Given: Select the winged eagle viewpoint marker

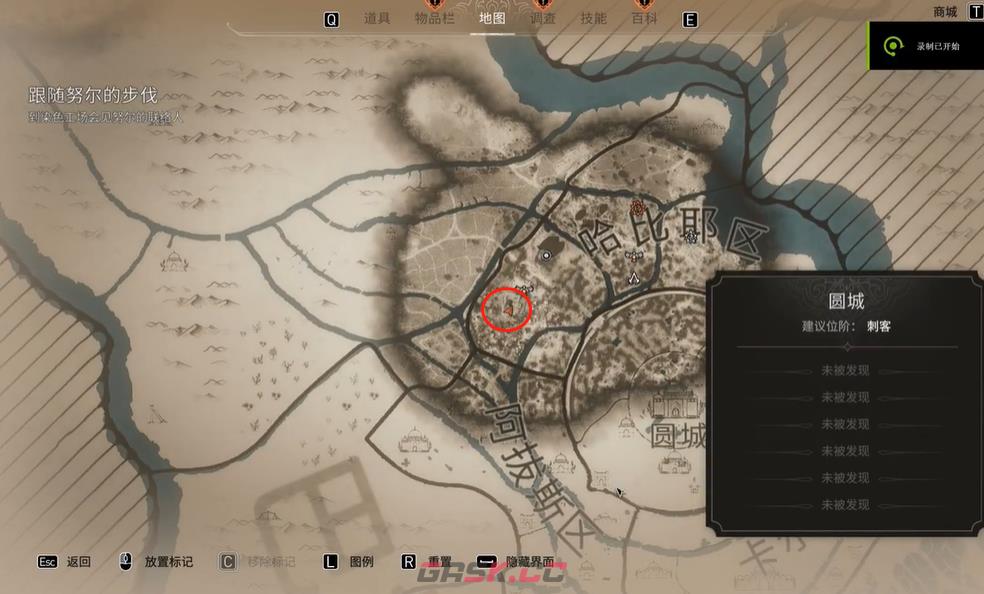Looking at the screenshot, I should 632,256.
